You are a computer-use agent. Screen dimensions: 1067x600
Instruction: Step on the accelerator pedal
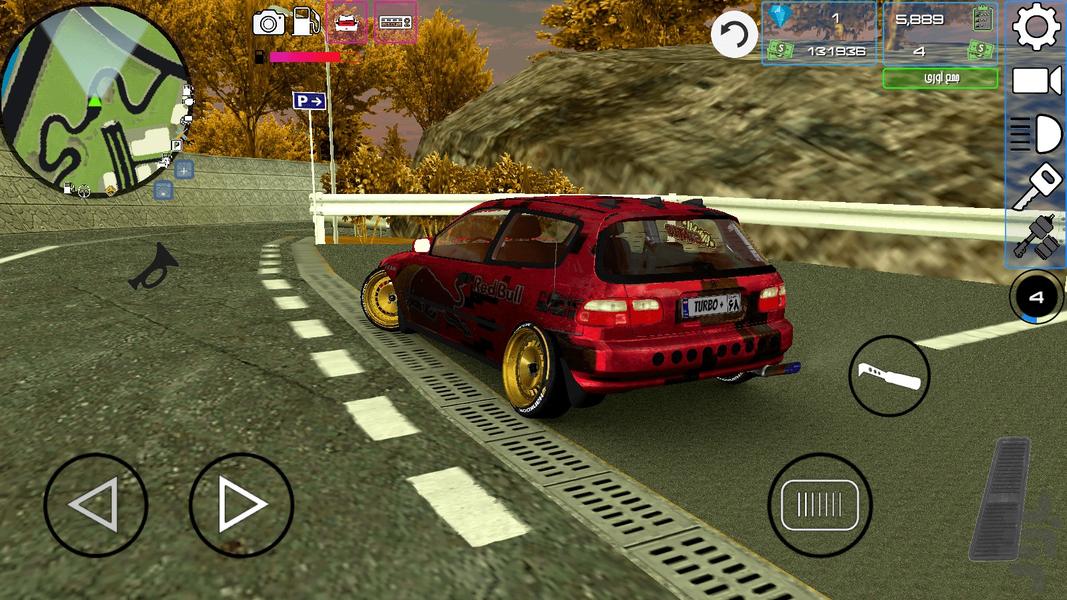(x=1000, y=497)
